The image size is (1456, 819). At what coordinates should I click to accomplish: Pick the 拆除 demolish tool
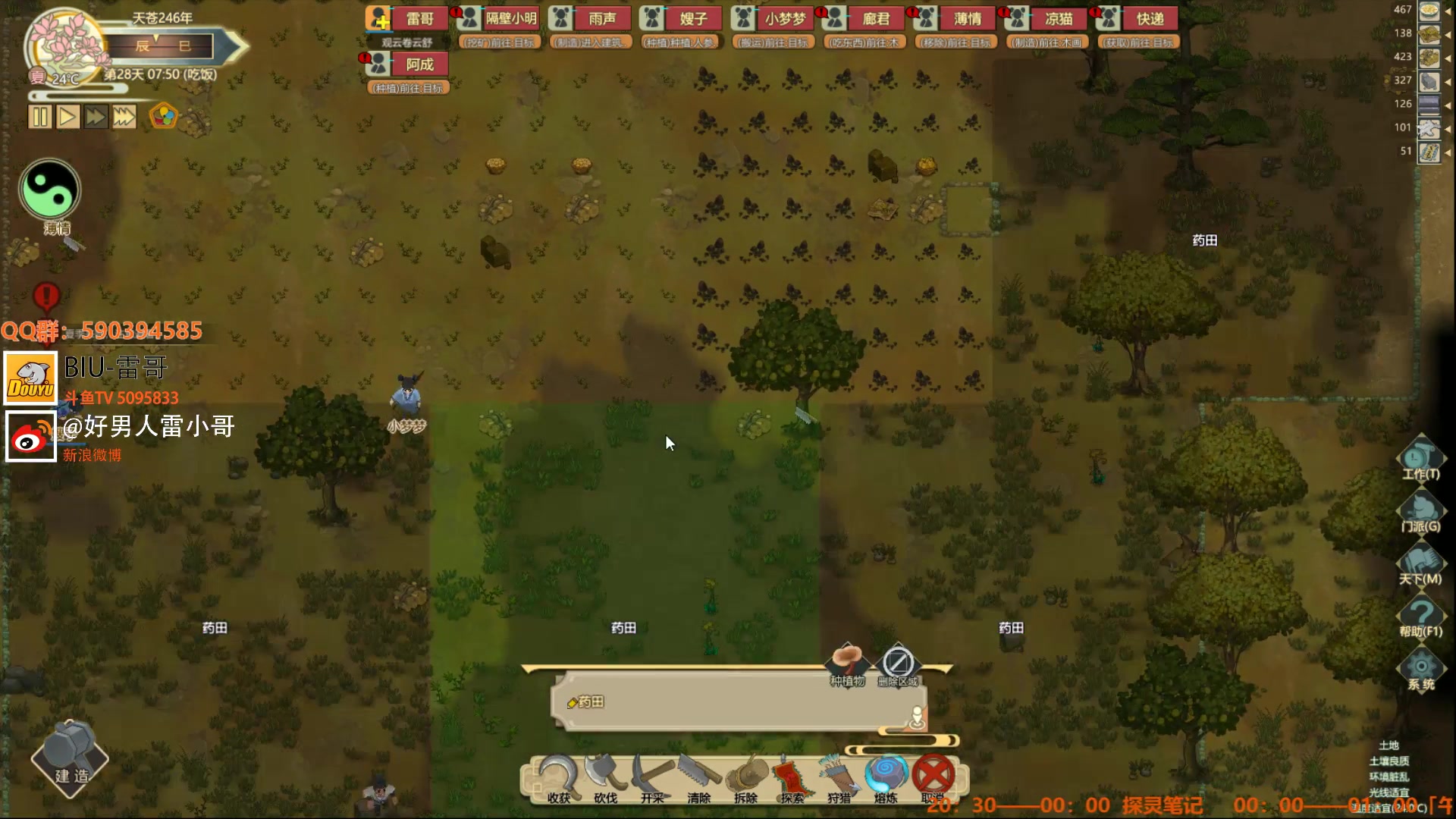745,778
